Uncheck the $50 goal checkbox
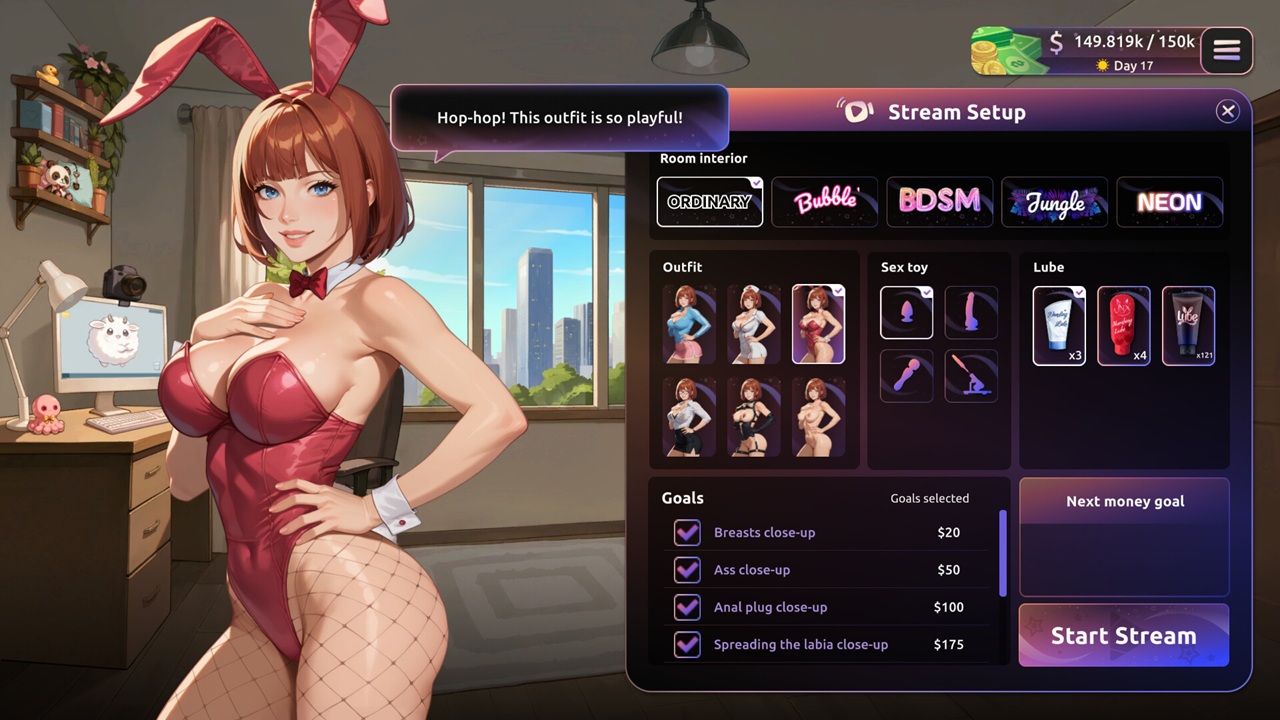Image resolution: width=1280 pixels, height=720 pixels. 687,570
